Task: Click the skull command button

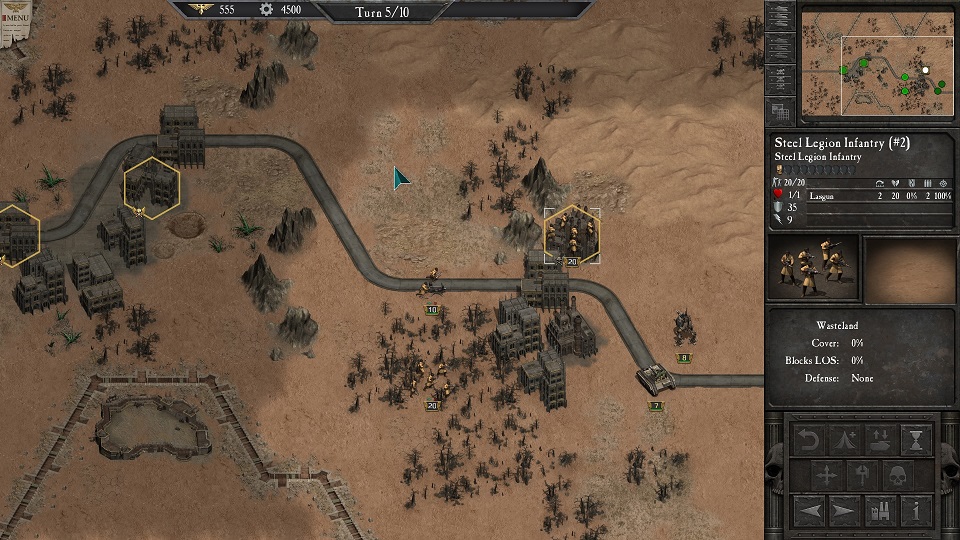Action: pyautogui.click(x=897, y=474)
